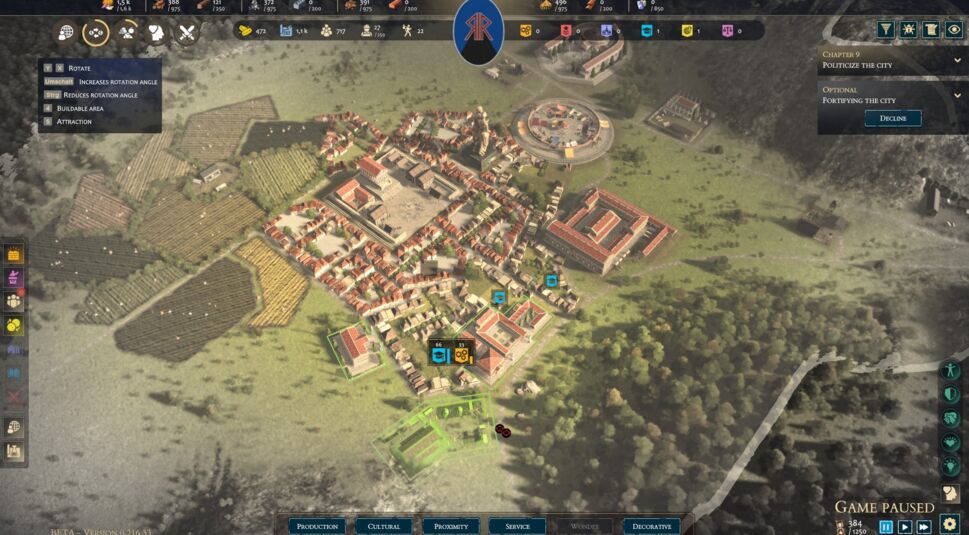The image size is (969, 535).
Task: Open the gear settings menu
Action: 950,524
